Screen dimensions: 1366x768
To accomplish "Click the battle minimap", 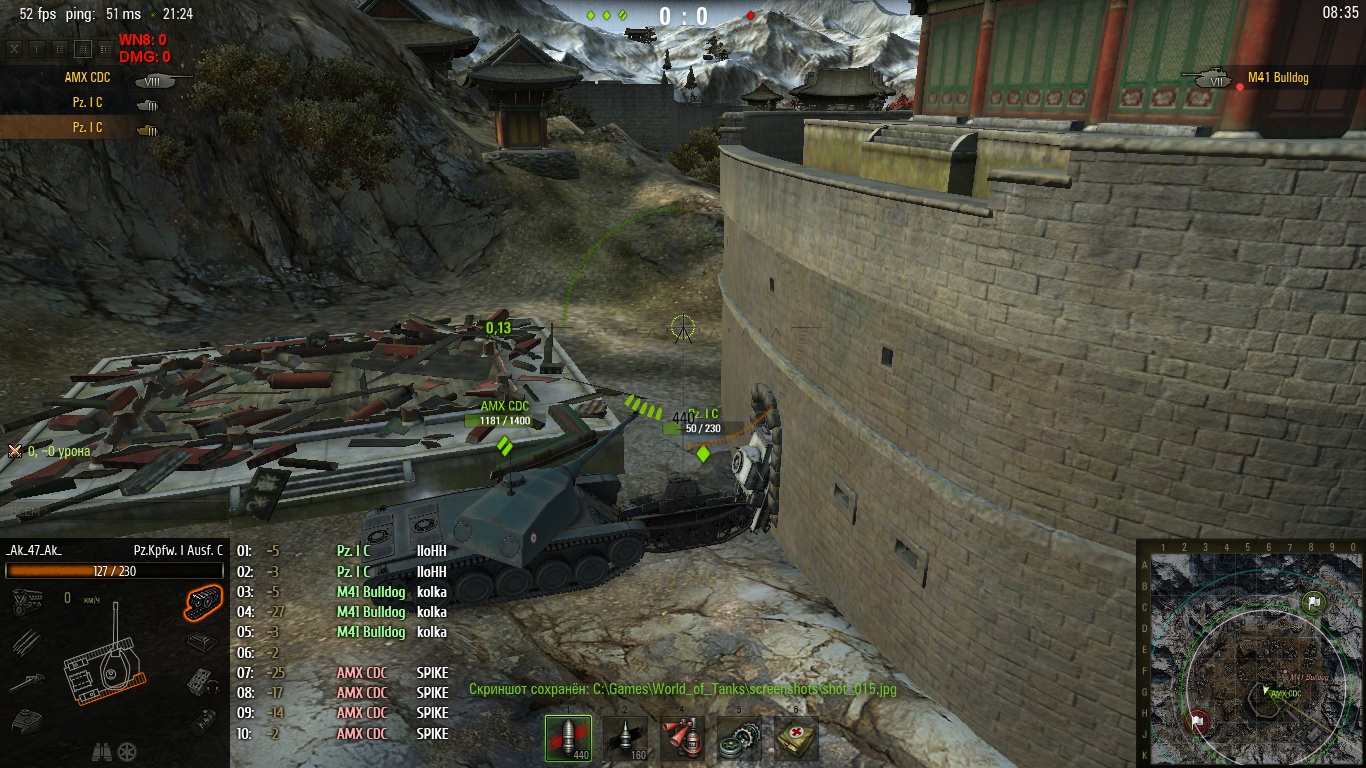I will 1250,652.
